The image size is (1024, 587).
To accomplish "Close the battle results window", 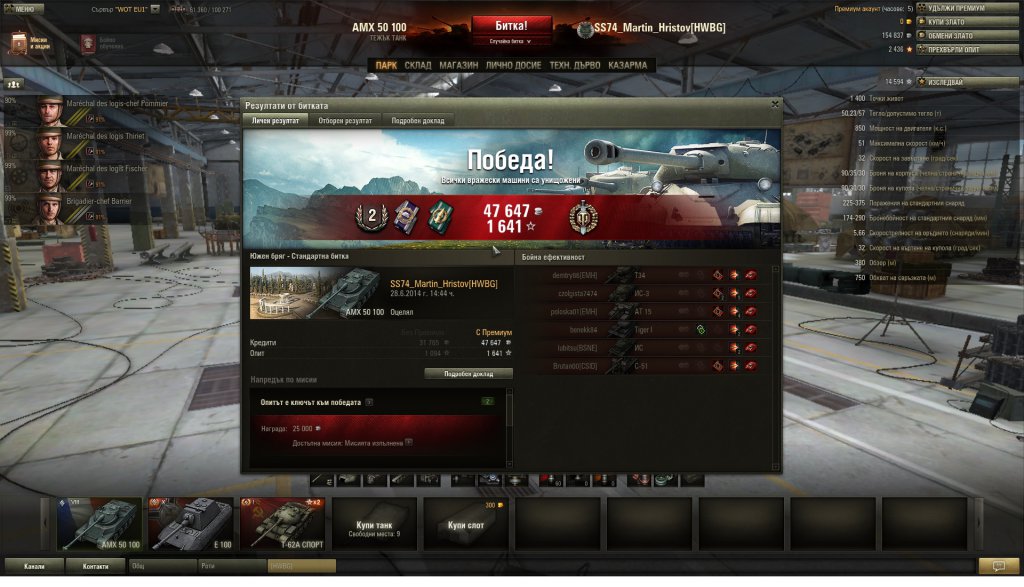I will (774, 103).
